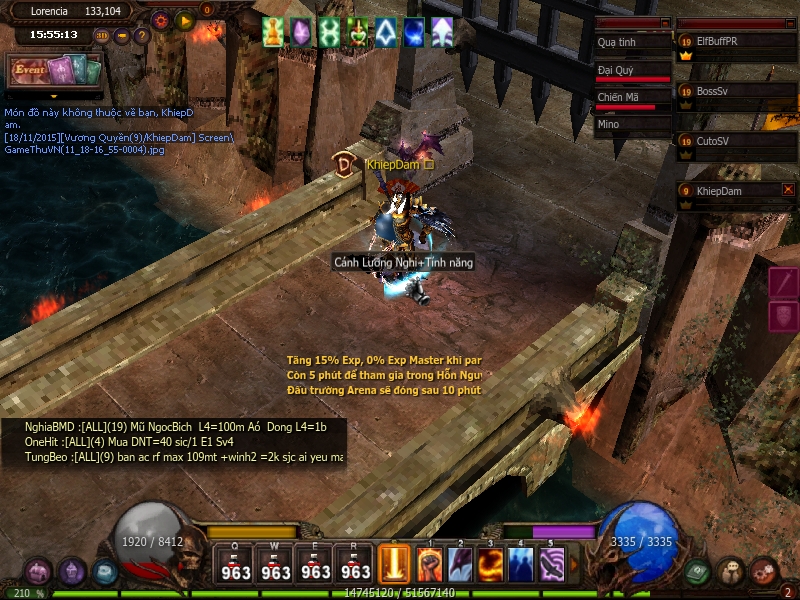Open the Event cards panel
Image resolution: width=800 pixels, height=600 pixels.
[56, 72]
